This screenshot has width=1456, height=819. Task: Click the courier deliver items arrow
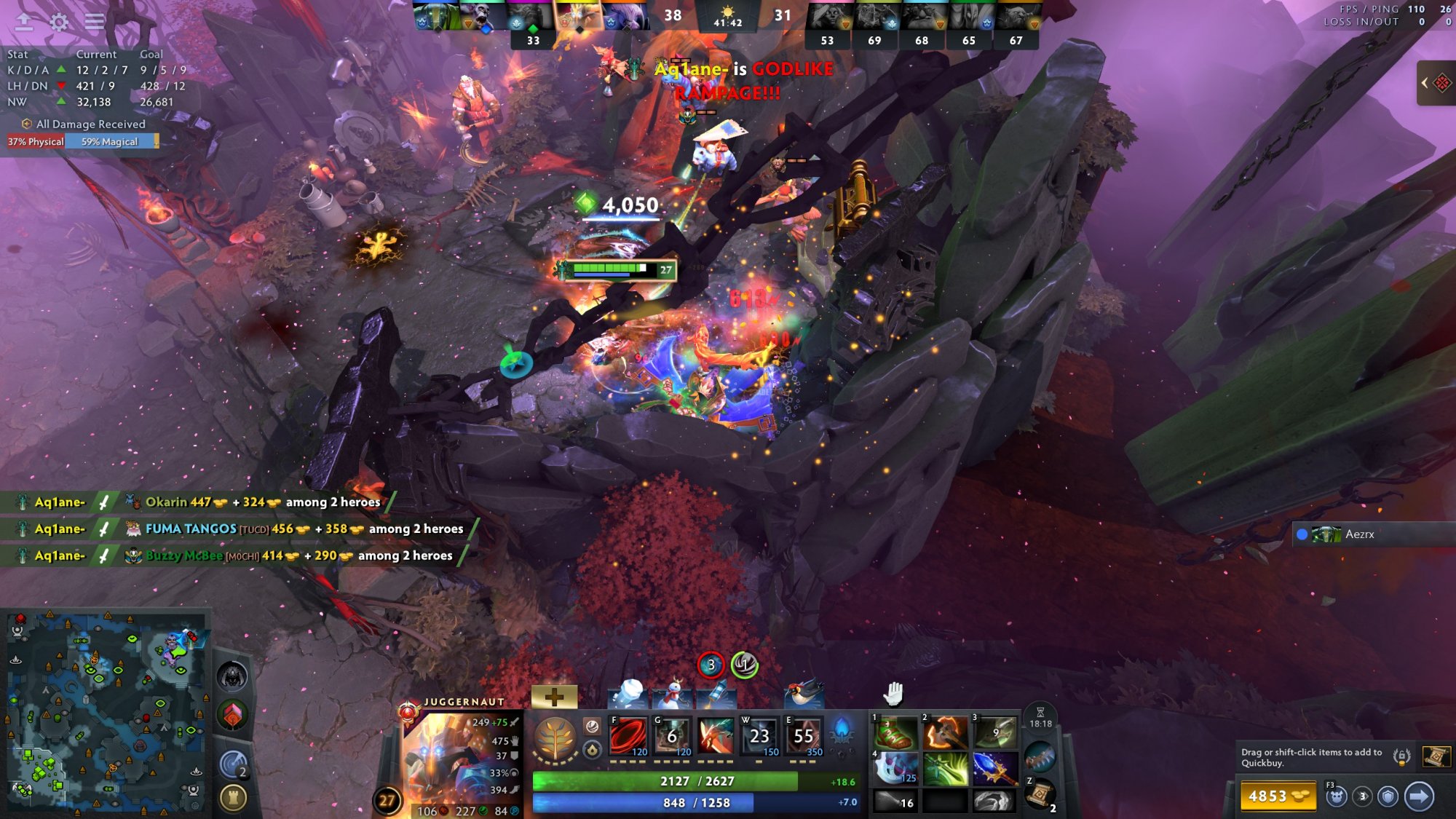pyautogui.click(x=1419, y=796)
